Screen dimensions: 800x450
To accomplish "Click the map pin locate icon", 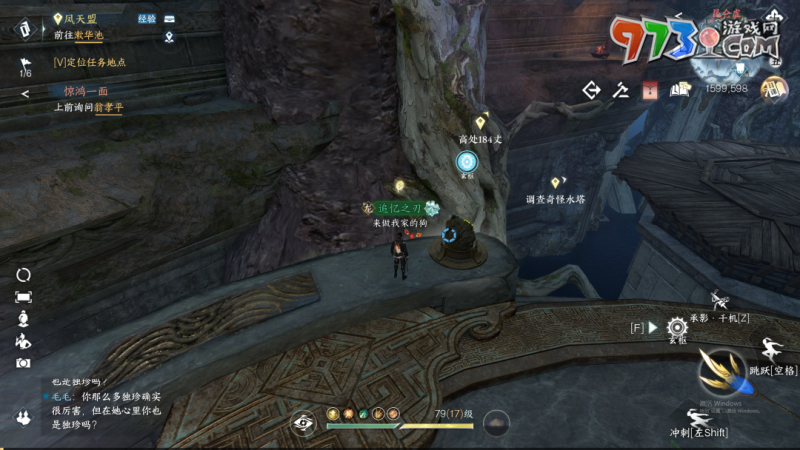I will tap(169, 38).
